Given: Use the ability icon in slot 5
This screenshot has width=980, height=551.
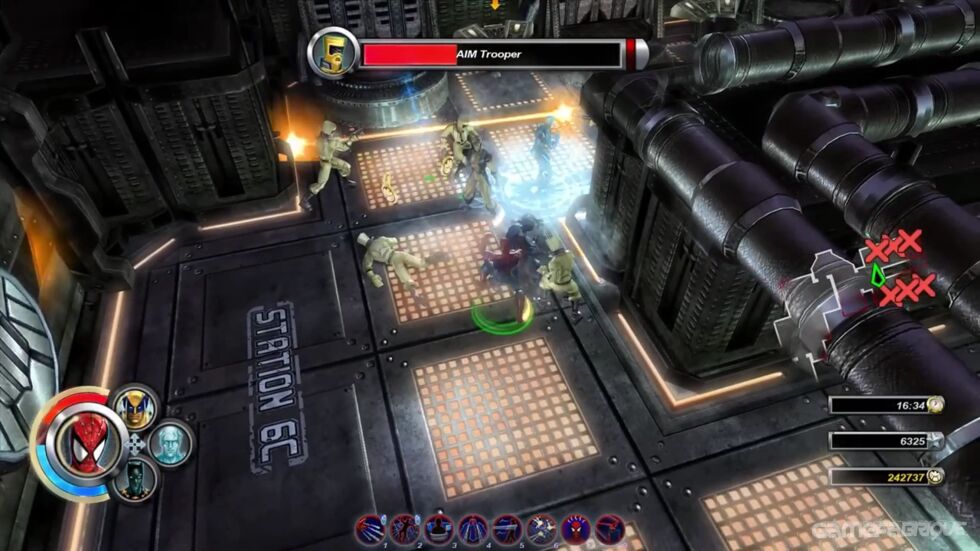Looking at the screenshot, I should (x=507, y=529).
